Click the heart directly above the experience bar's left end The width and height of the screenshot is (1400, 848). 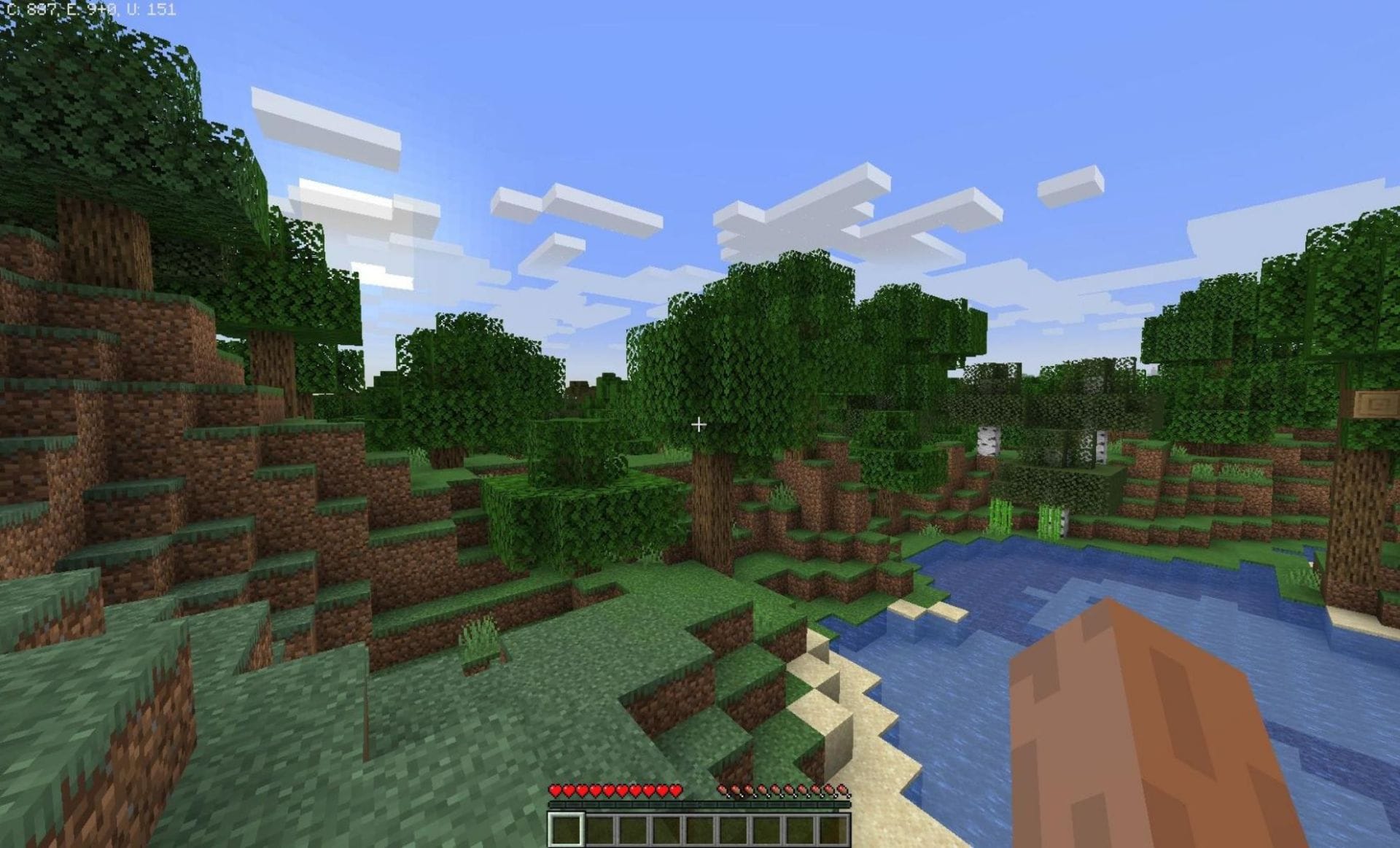pyautogui.click(x=556, y=790)
